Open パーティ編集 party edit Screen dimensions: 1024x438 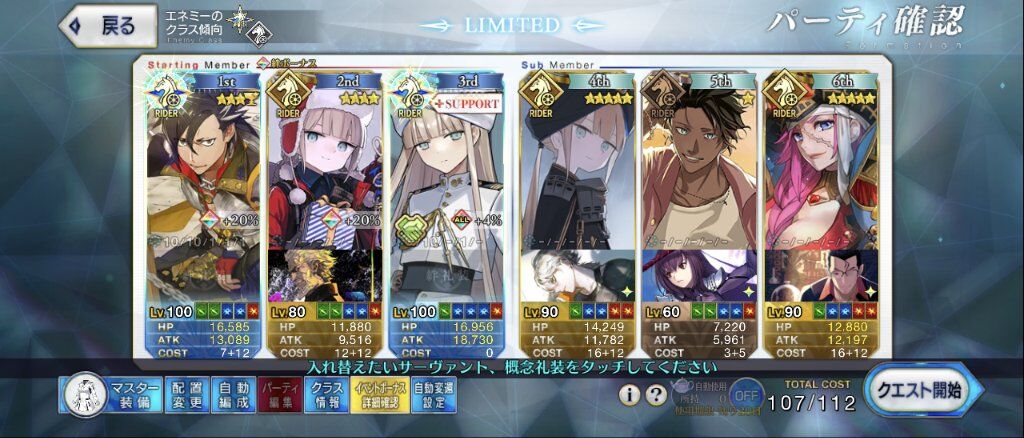tap(279, 395)
